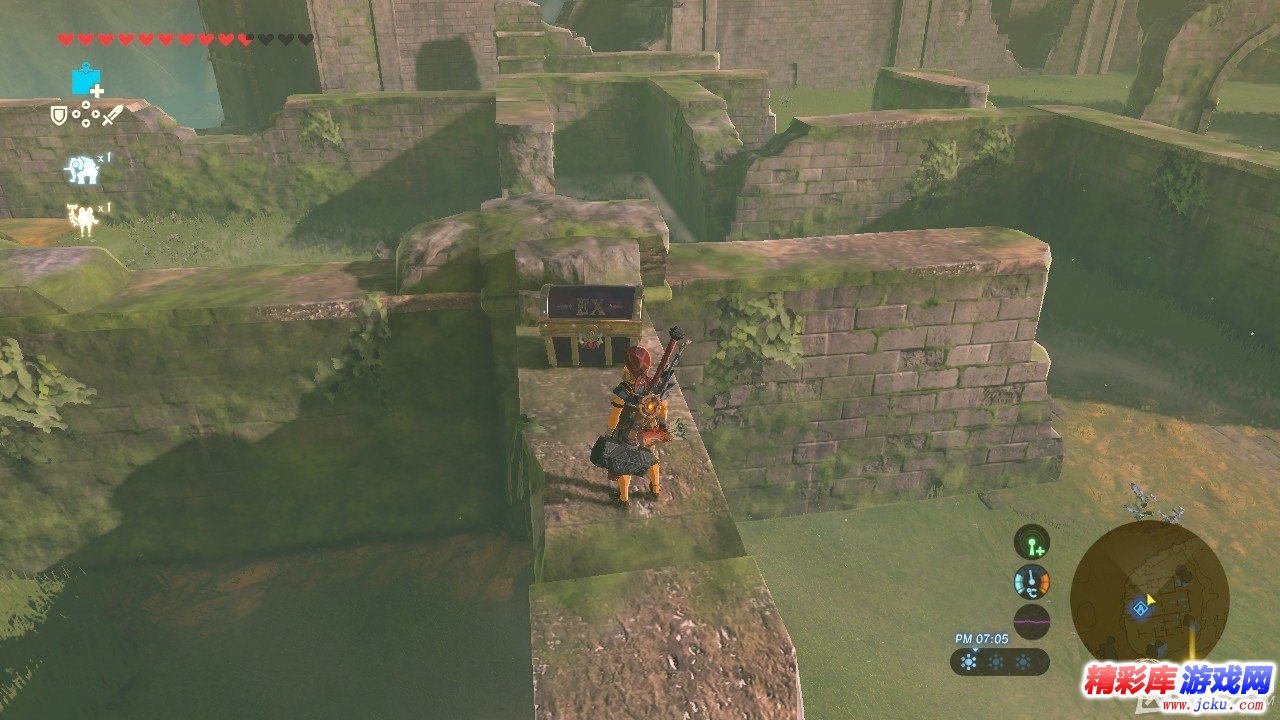Select the blue rune icon with plus sign
Image resolution: width=1280 pixels, height=720 pixels.
[x=86, y=80]
